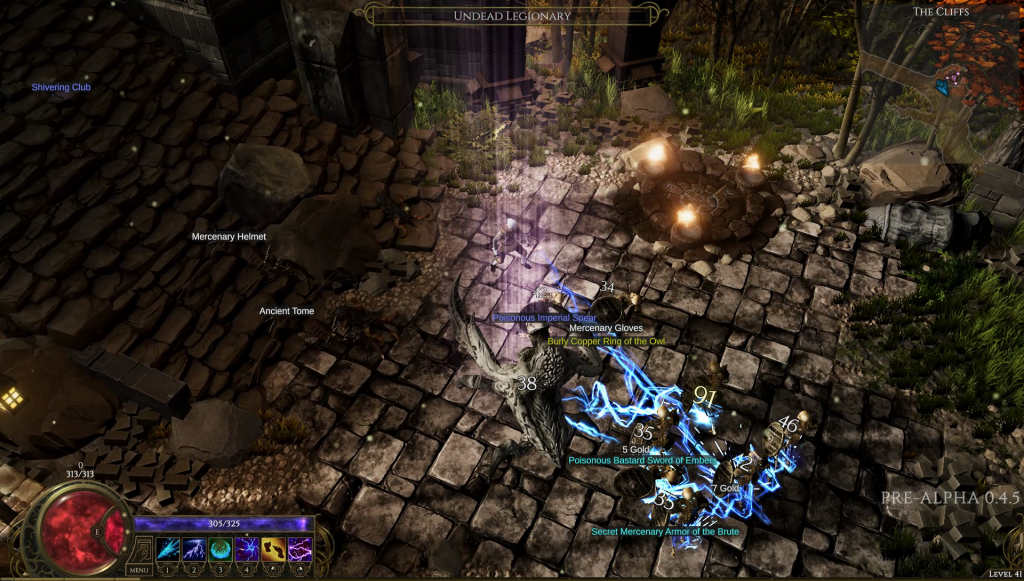Trigger the blue chain lightning skill in slot 4
This screenshot has width=1024, height=581.
(246, 549)
